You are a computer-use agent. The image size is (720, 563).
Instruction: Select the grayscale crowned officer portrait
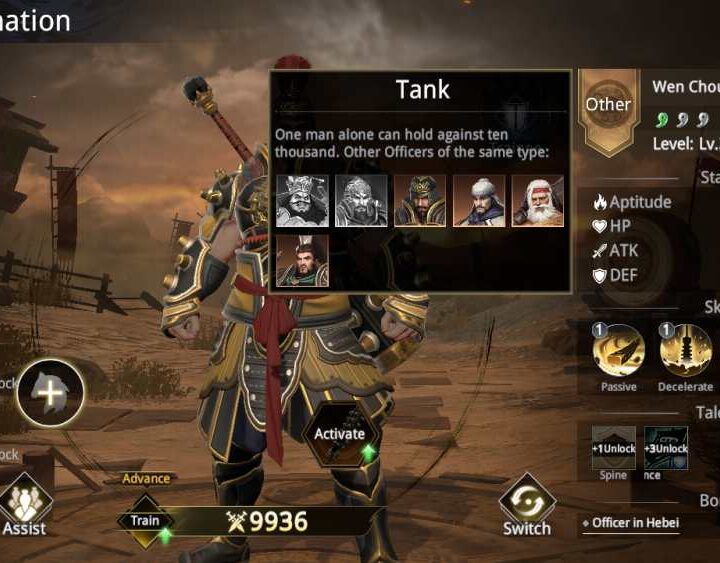301,201
